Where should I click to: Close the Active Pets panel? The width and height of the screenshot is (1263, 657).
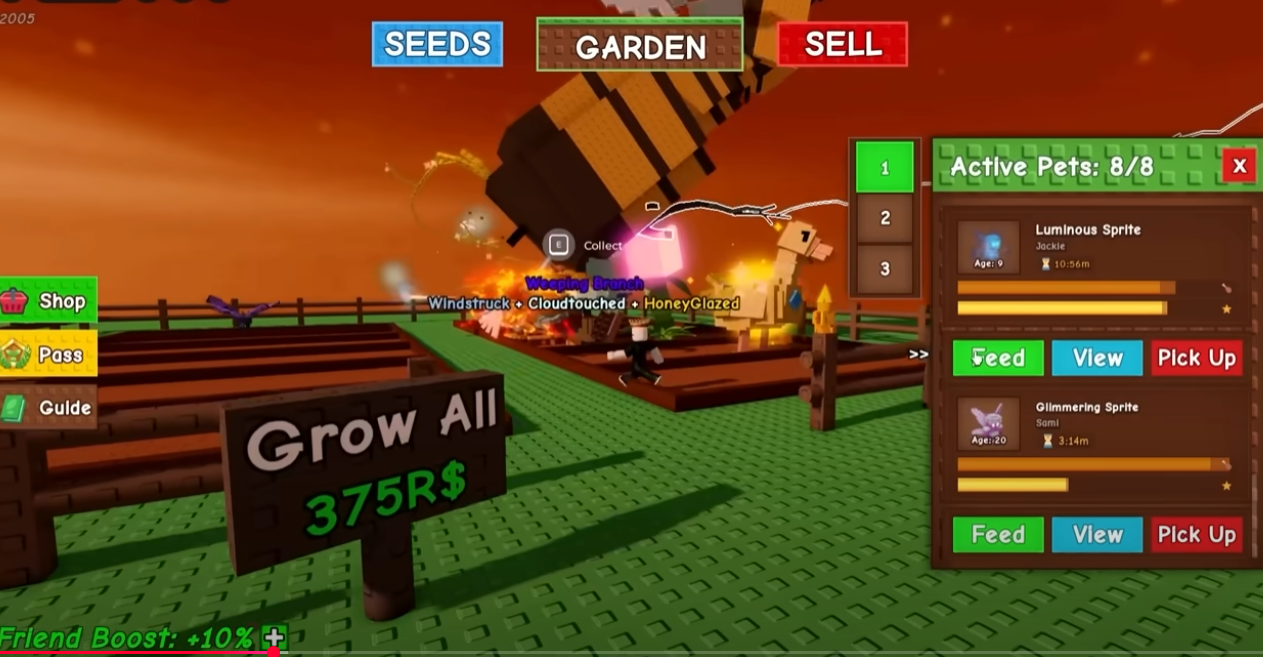click(x=1239, y=166)
